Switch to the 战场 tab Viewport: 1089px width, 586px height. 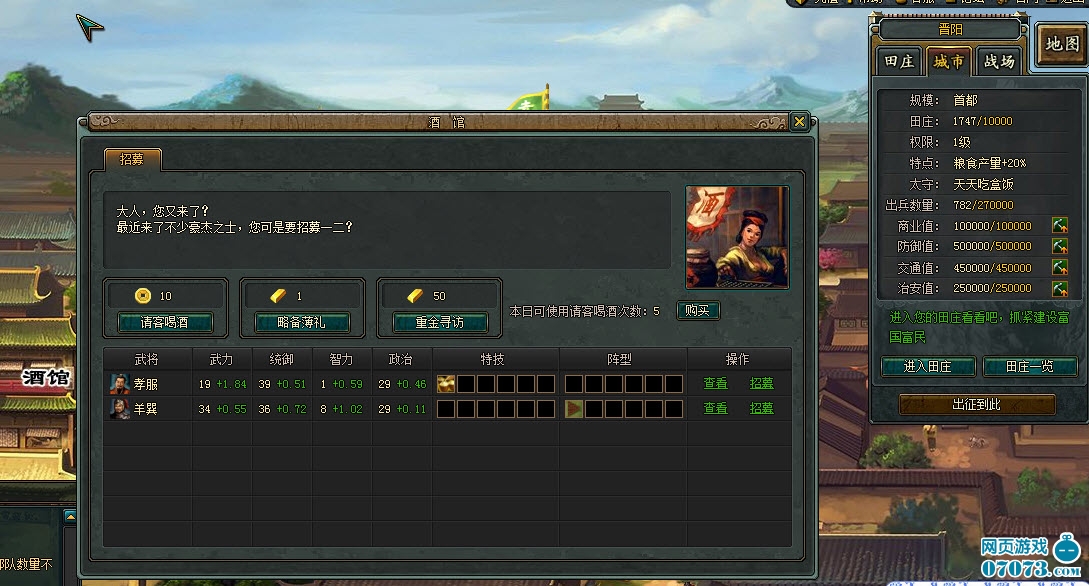pyautogui.click(x=998, y=62)
